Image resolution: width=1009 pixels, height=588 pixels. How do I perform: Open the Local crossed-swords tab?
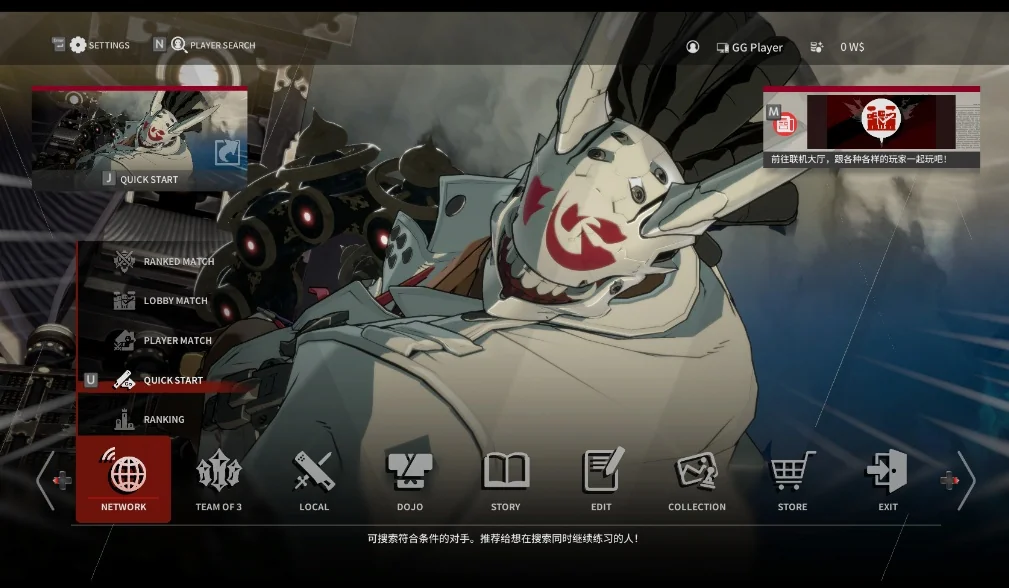[314, 479]
